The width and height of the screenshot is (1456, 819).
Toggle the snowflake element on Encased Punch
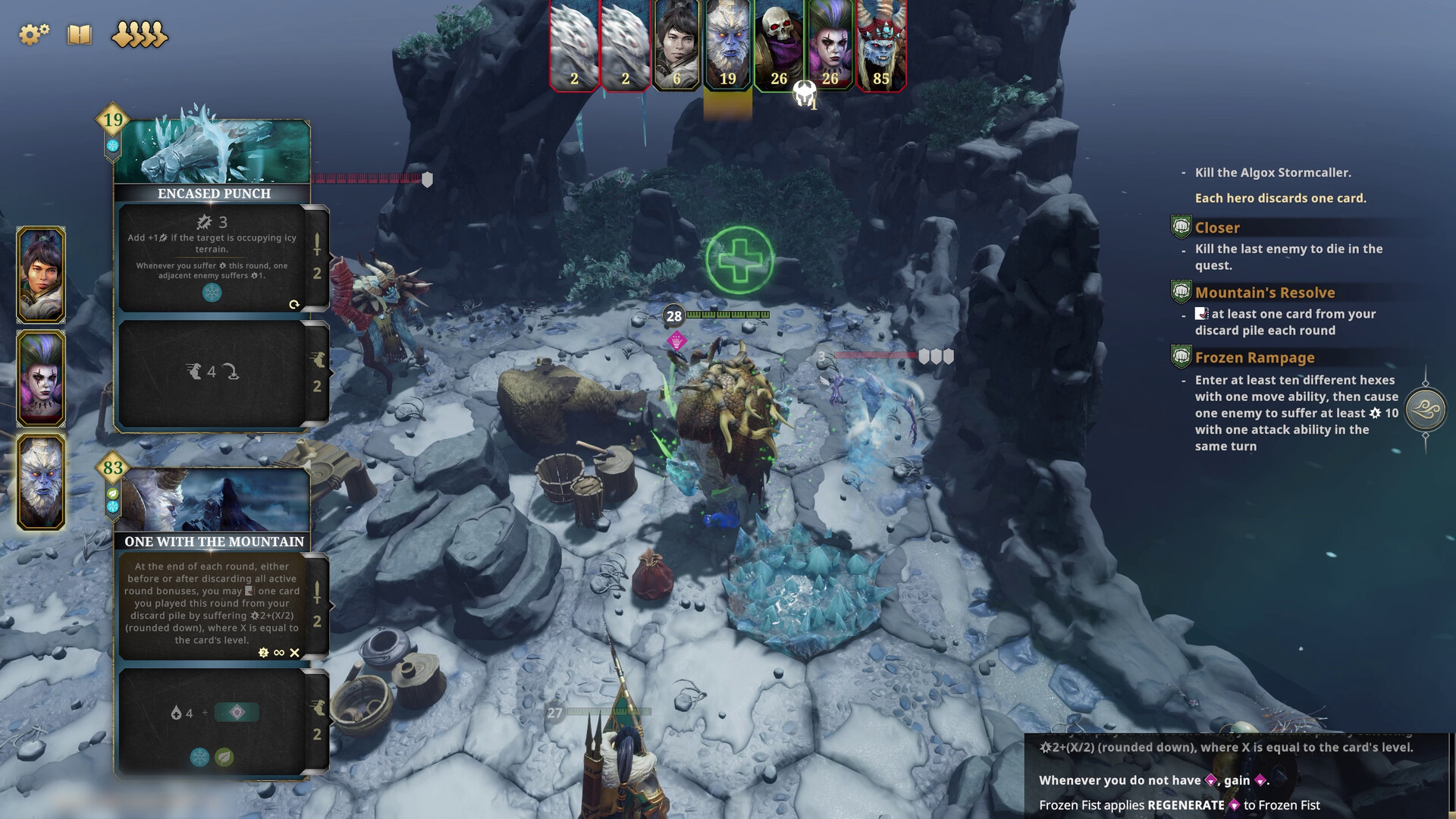click(212, 292)
